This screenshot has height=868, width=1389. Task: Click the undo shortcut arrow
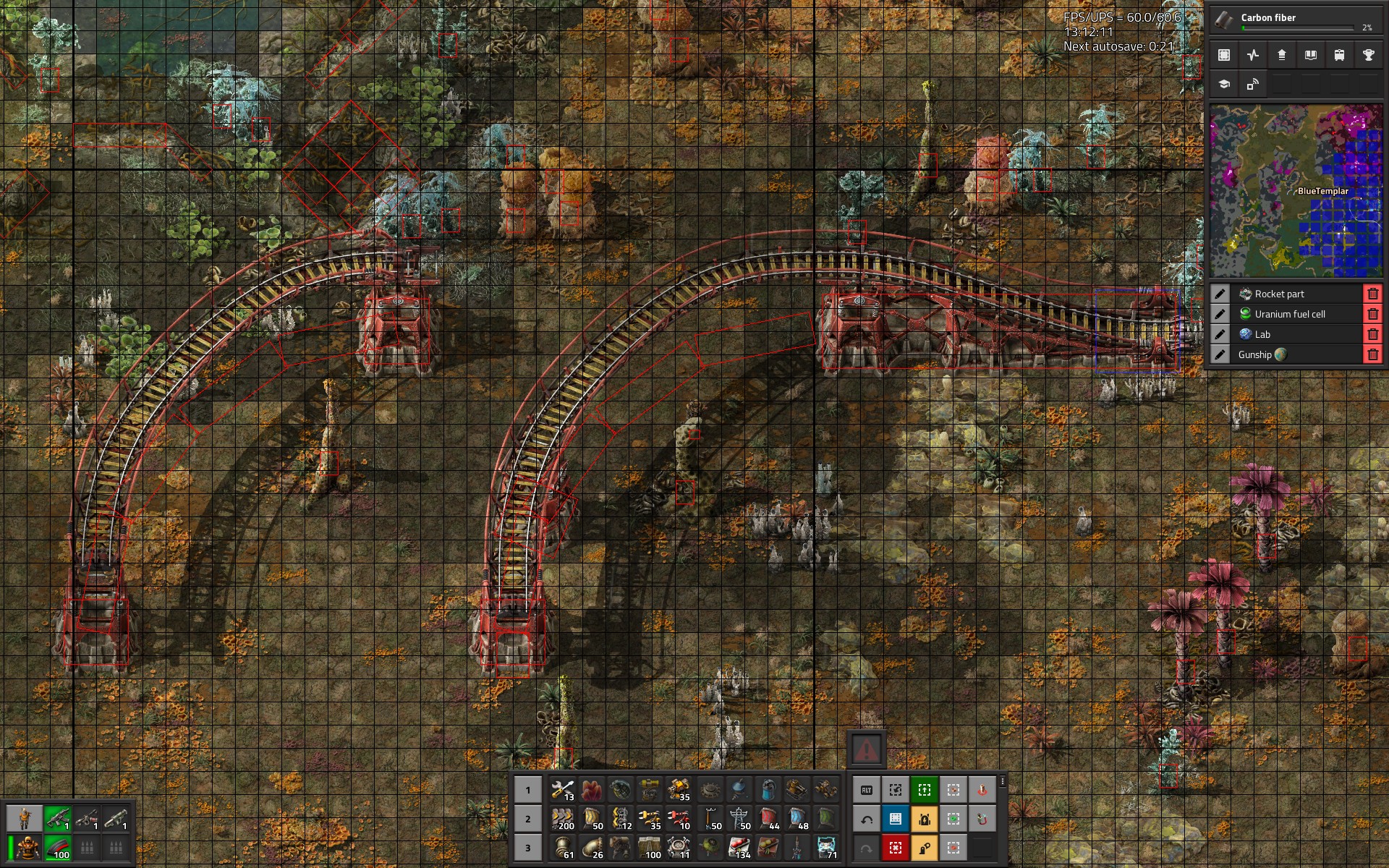pyautogui.click(x=867, y=819)
